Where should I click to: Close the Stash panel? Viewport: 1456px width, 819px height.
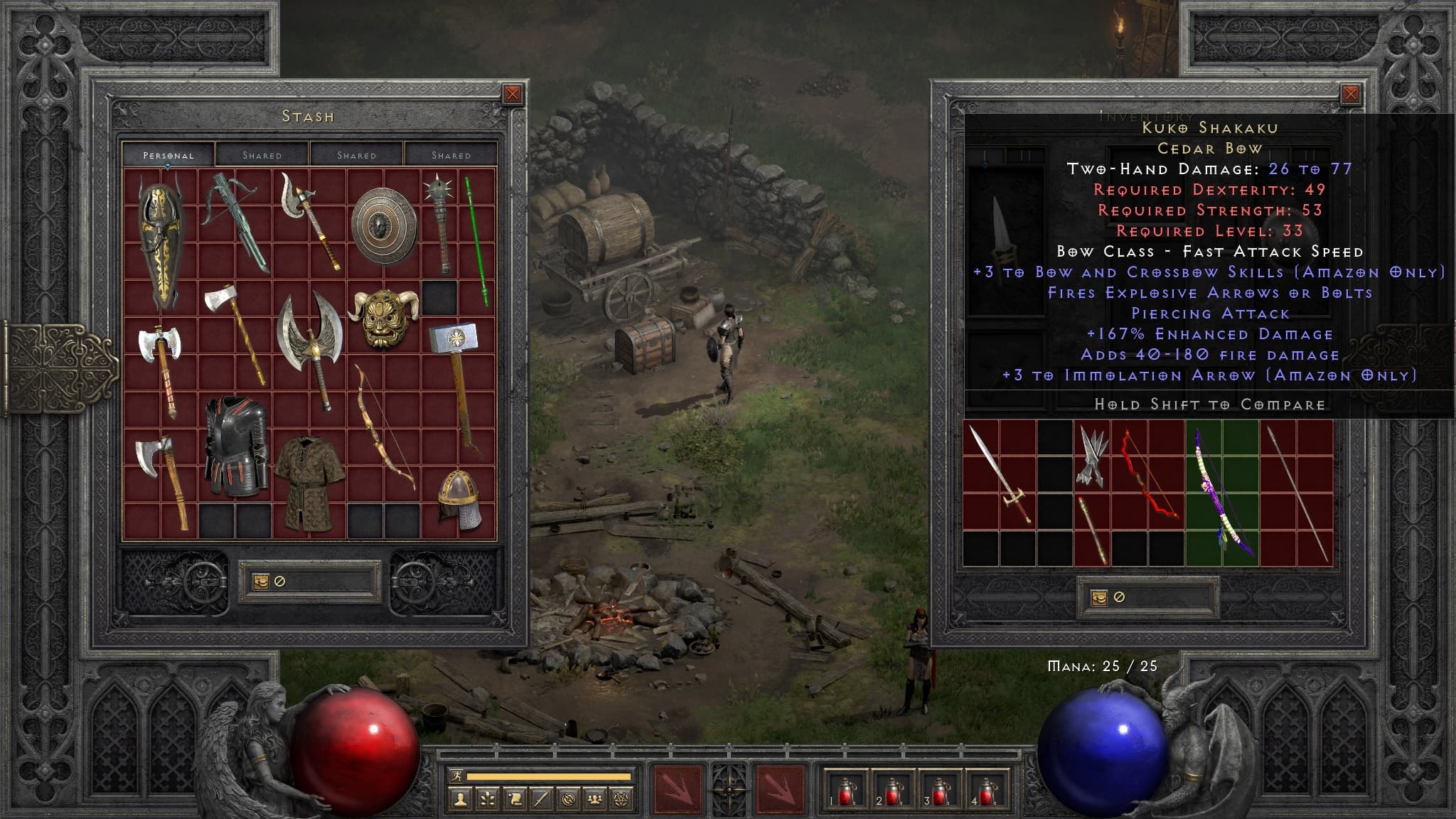point(512,94)
